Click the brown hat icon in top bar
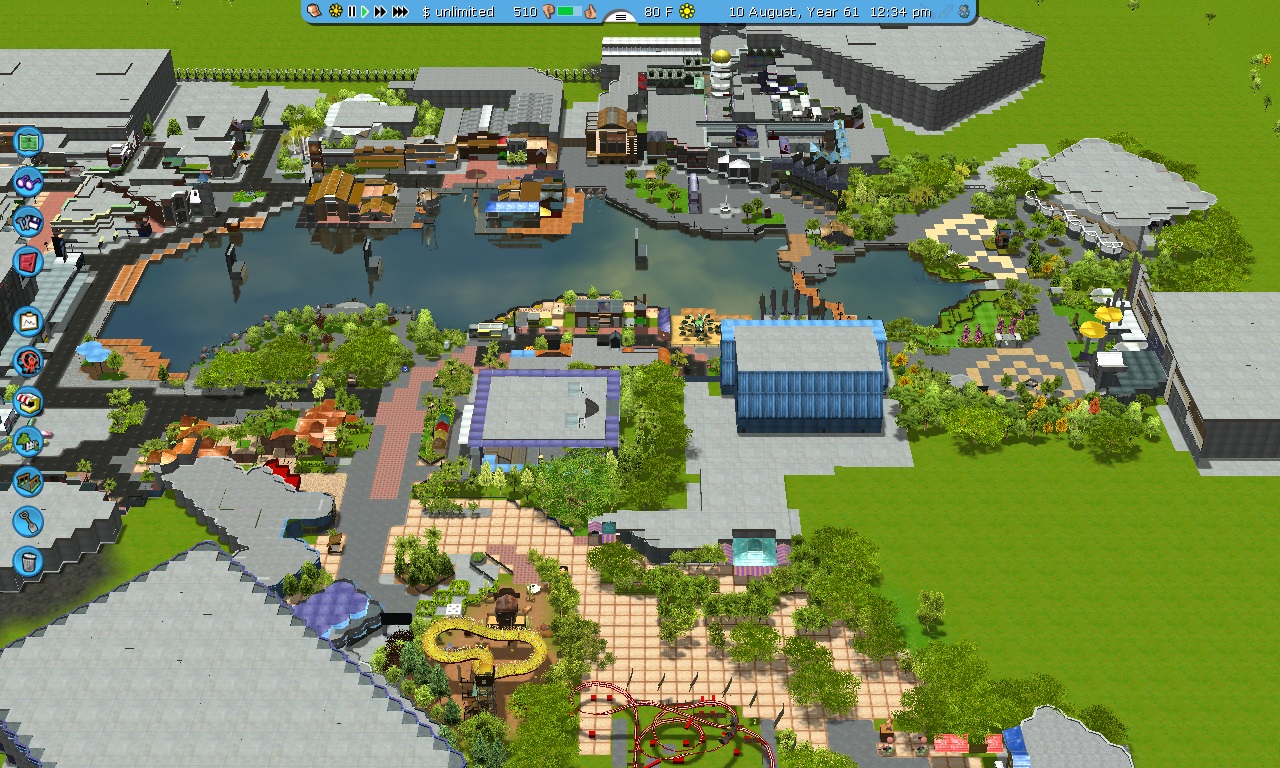 314,11
